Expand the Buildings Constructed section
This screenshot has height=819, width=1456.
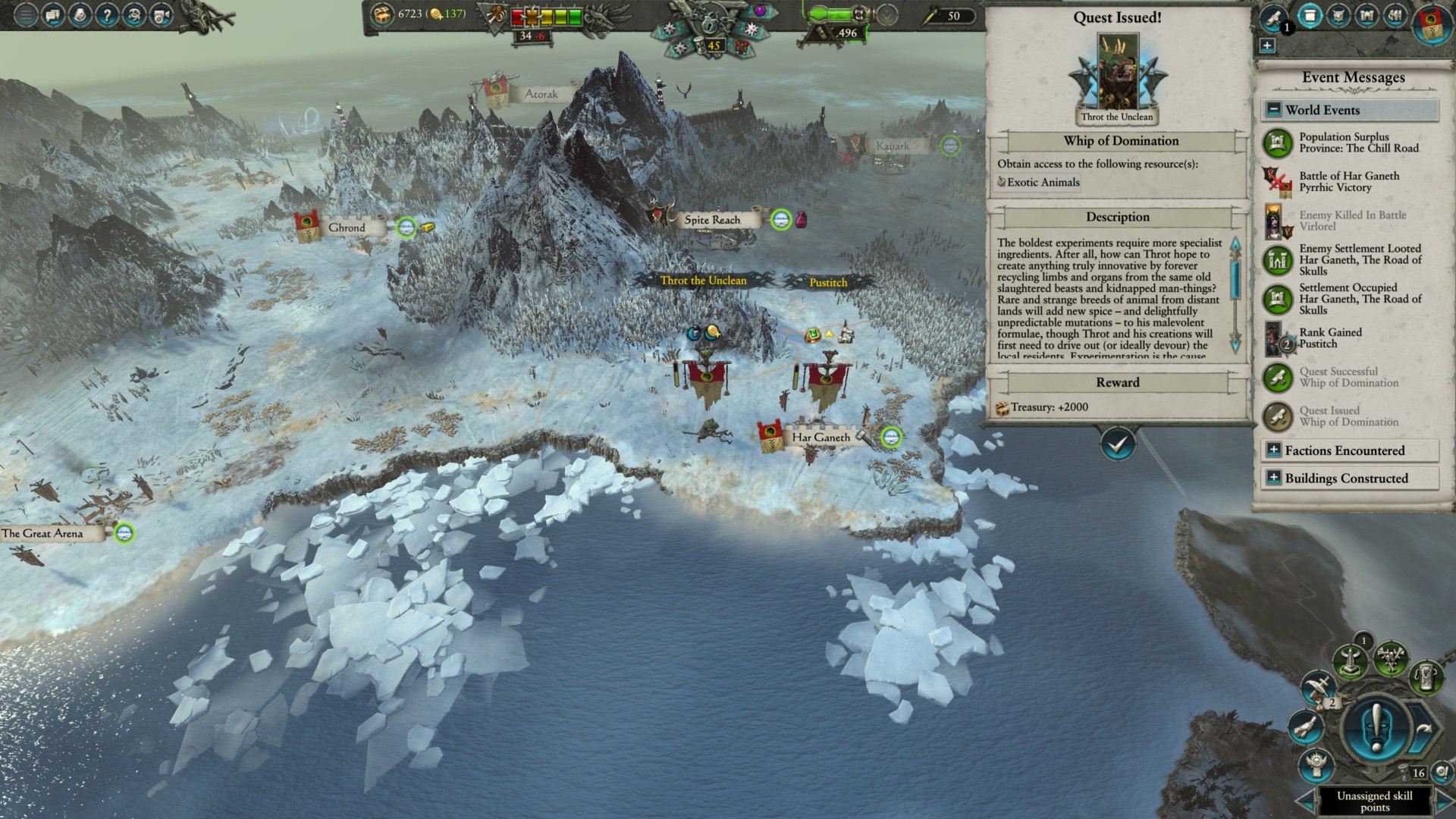click(x=1274, y=479)
